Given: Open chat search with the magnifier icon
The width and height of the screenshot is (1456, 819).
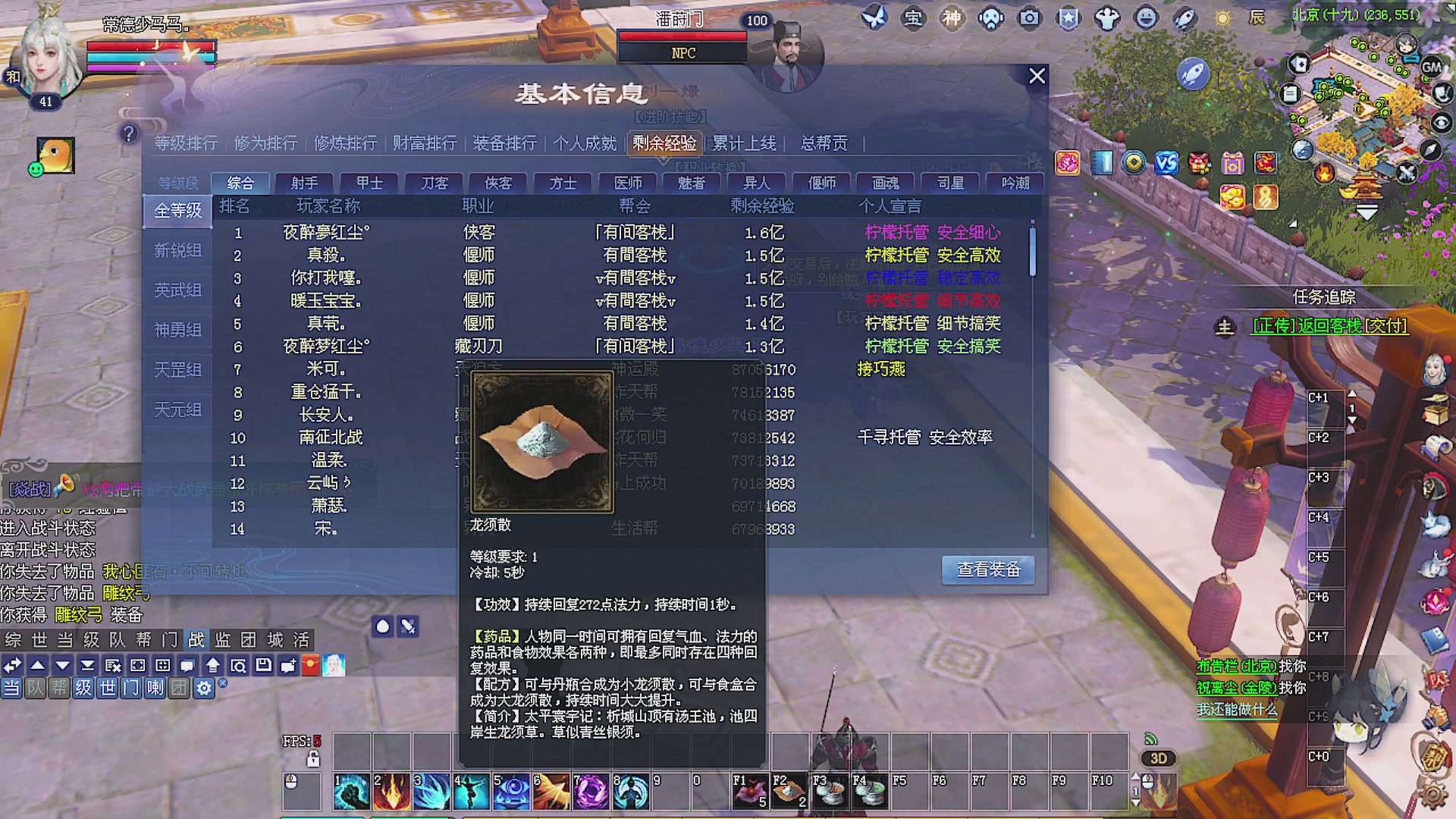Looking at the screenshot, I should point(238,666).
